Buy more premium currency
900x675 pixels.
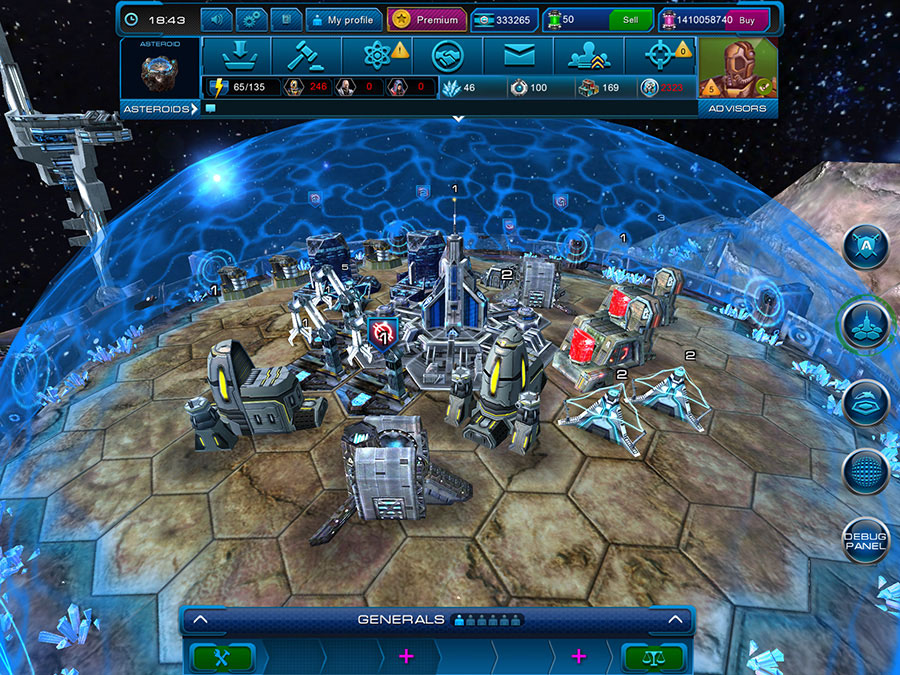[x=746, y=19]
